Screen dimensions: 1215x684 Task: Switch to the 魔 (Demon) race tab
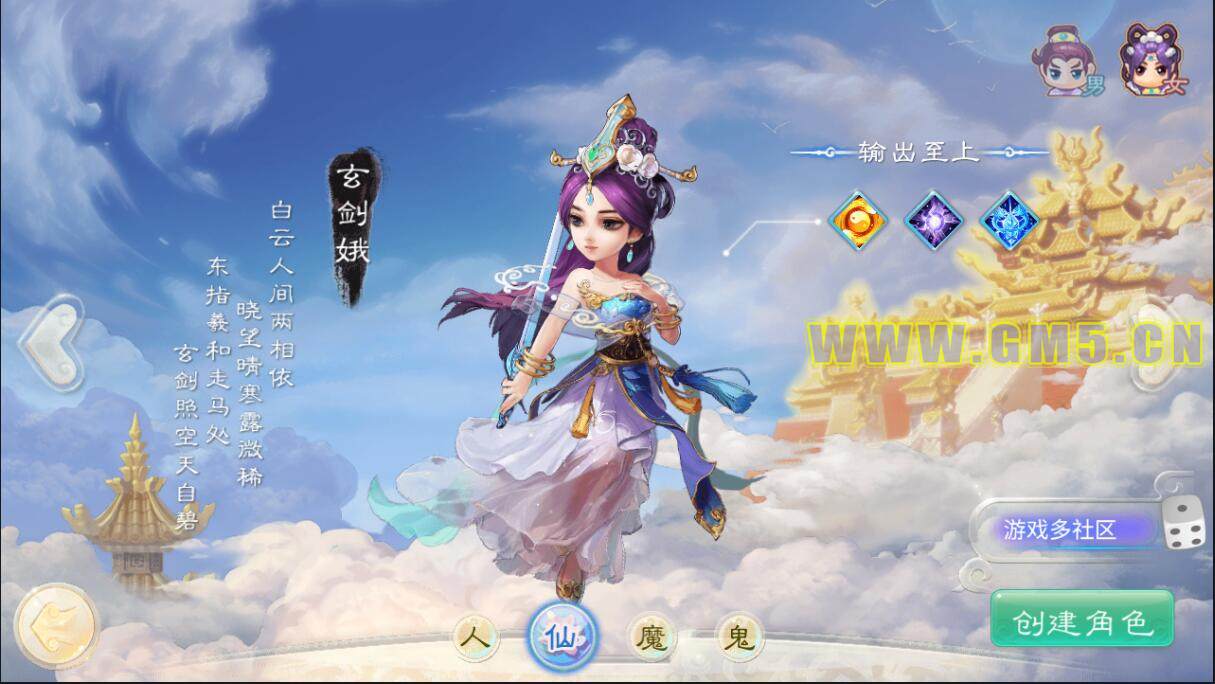[652, 636]
